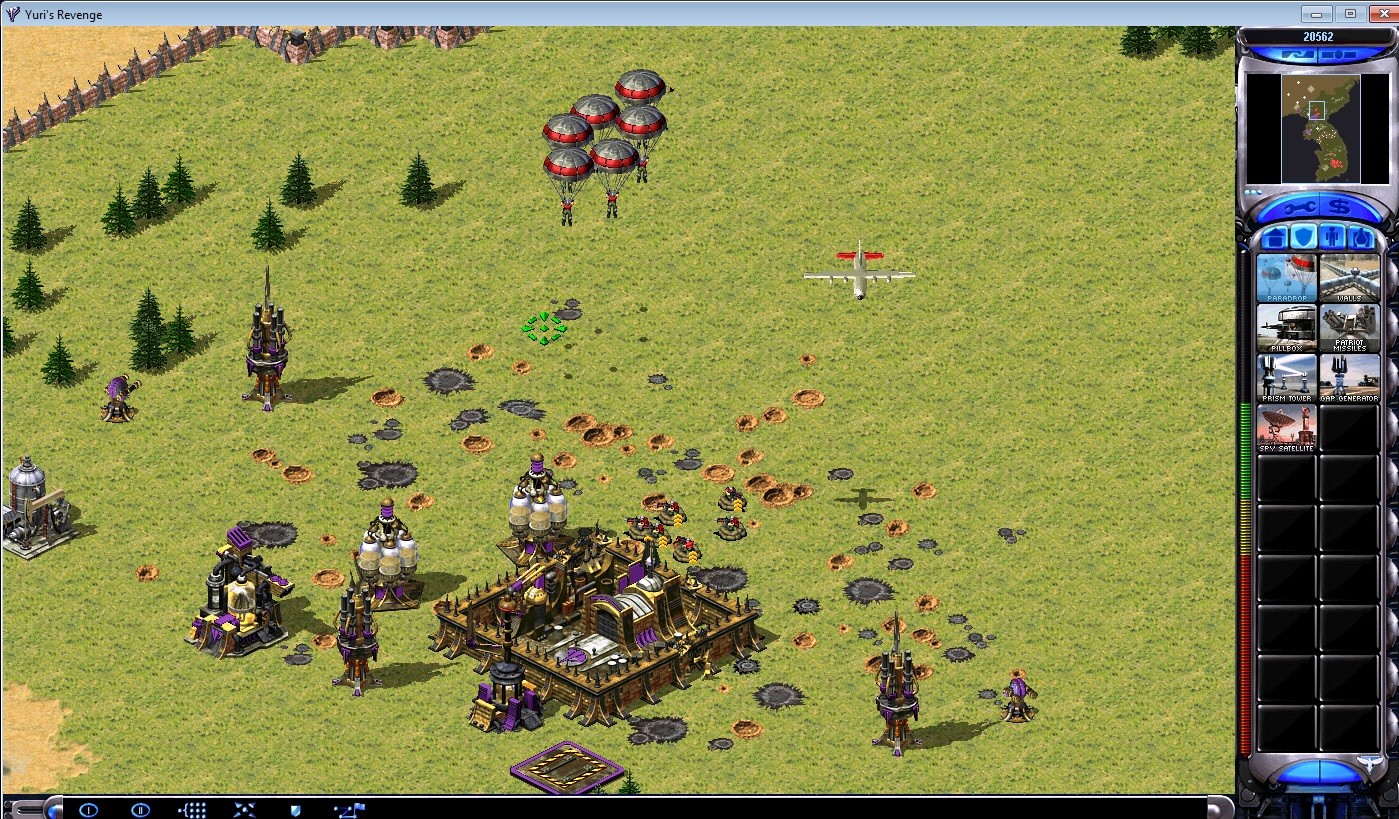The width and height of the screenshot is (1399, 819).
Task: Click the scatter units crosshair icon
Action: 243,810
